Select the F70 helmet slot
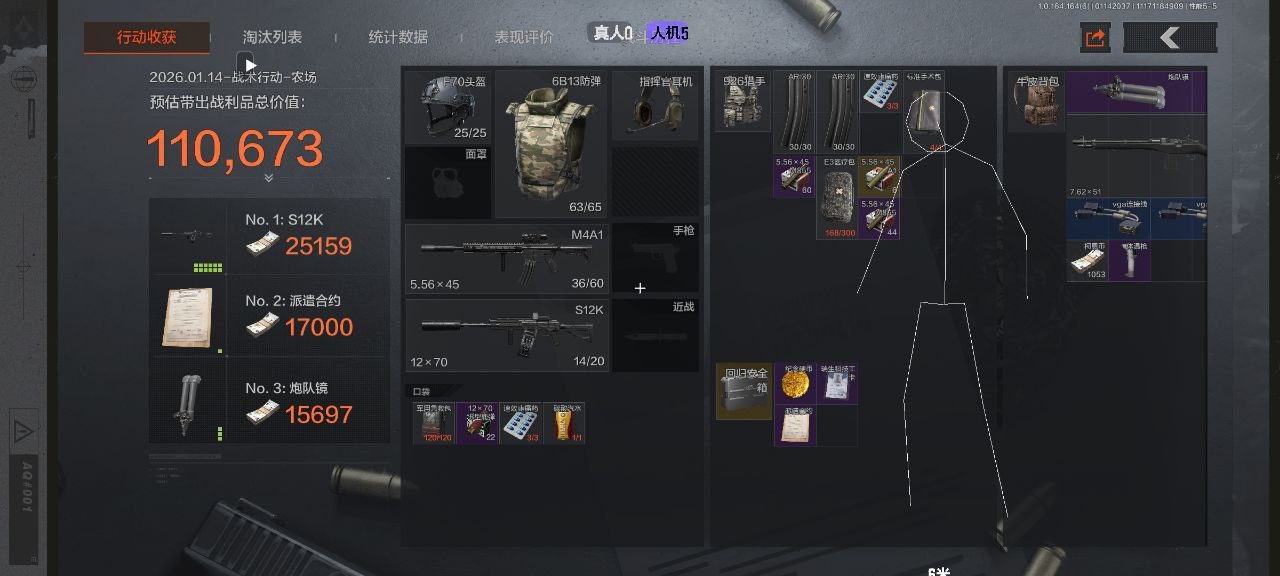 point(447,106)
